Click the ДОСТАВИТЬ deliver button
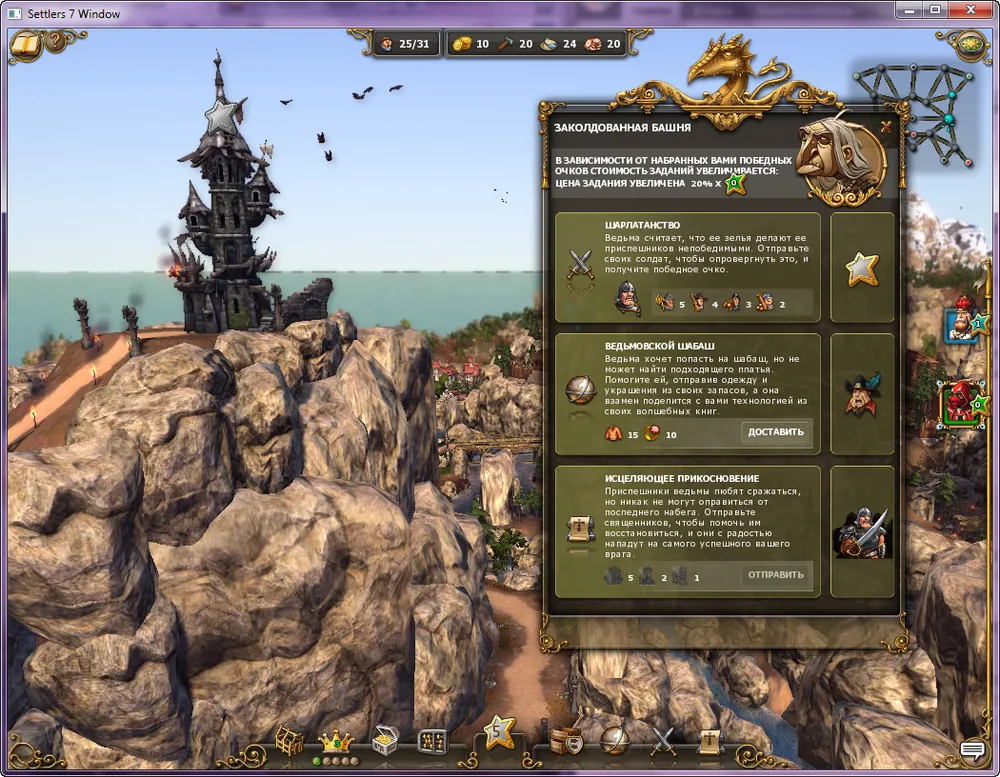Screen dimensions: 1000x777 (x=776, y=433)
